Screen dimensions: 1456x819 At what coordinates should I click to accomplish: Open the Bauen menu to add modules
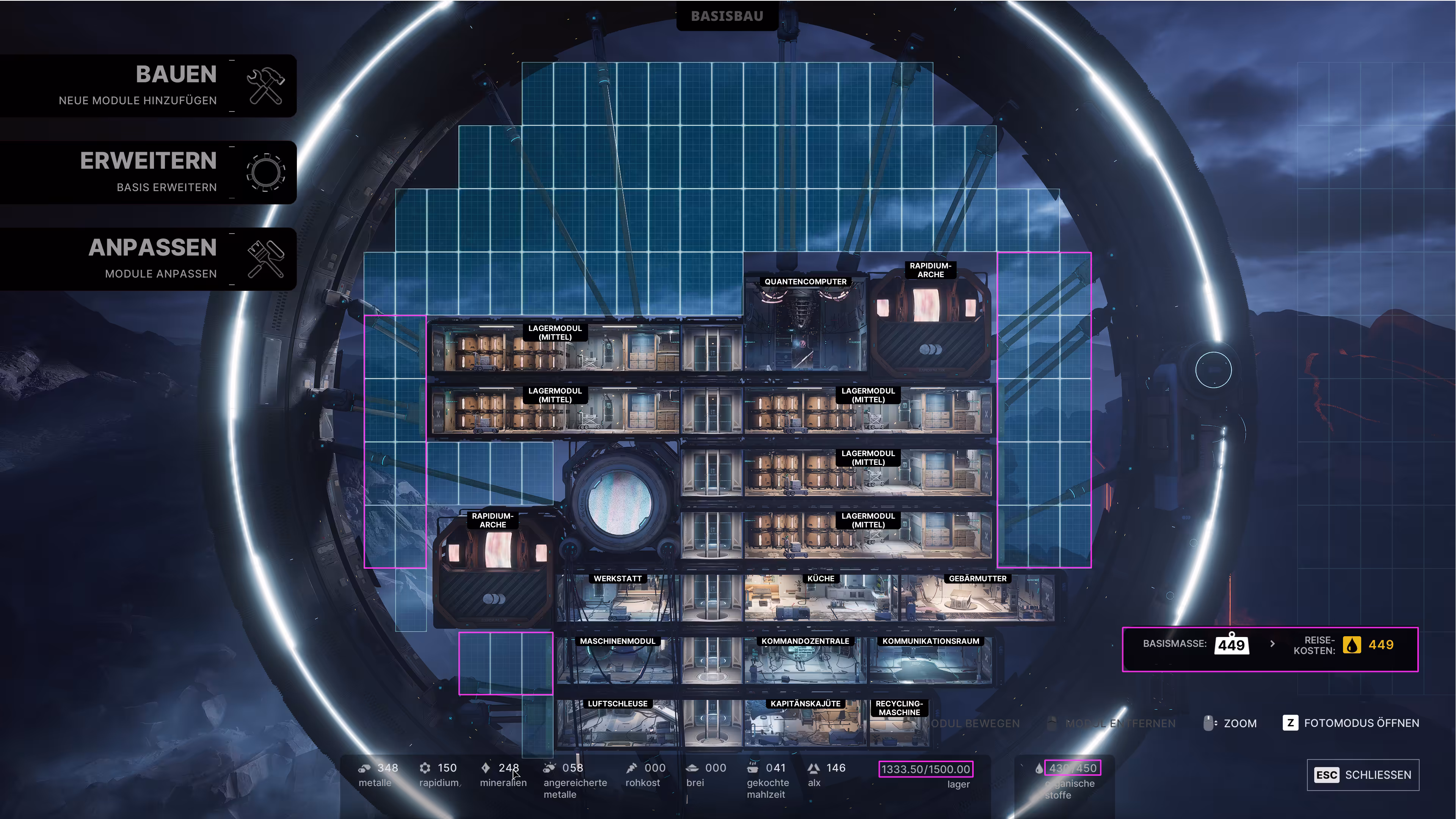(148, 86)
